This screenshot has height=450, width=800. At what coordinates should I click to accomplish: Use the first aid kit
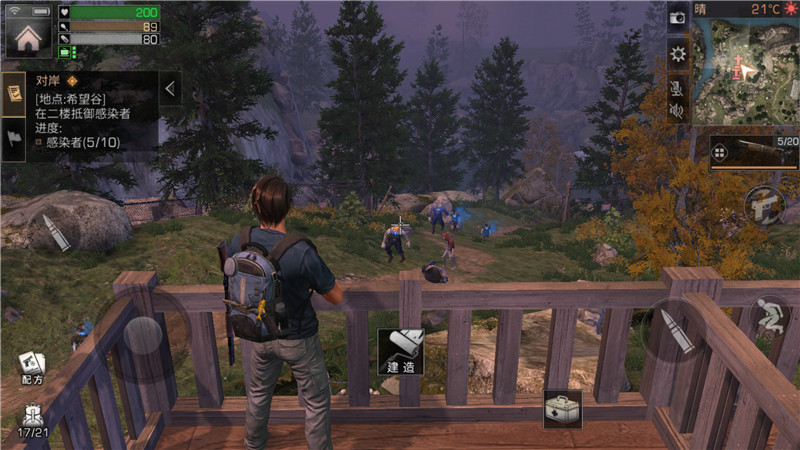[x=562, y=408]
